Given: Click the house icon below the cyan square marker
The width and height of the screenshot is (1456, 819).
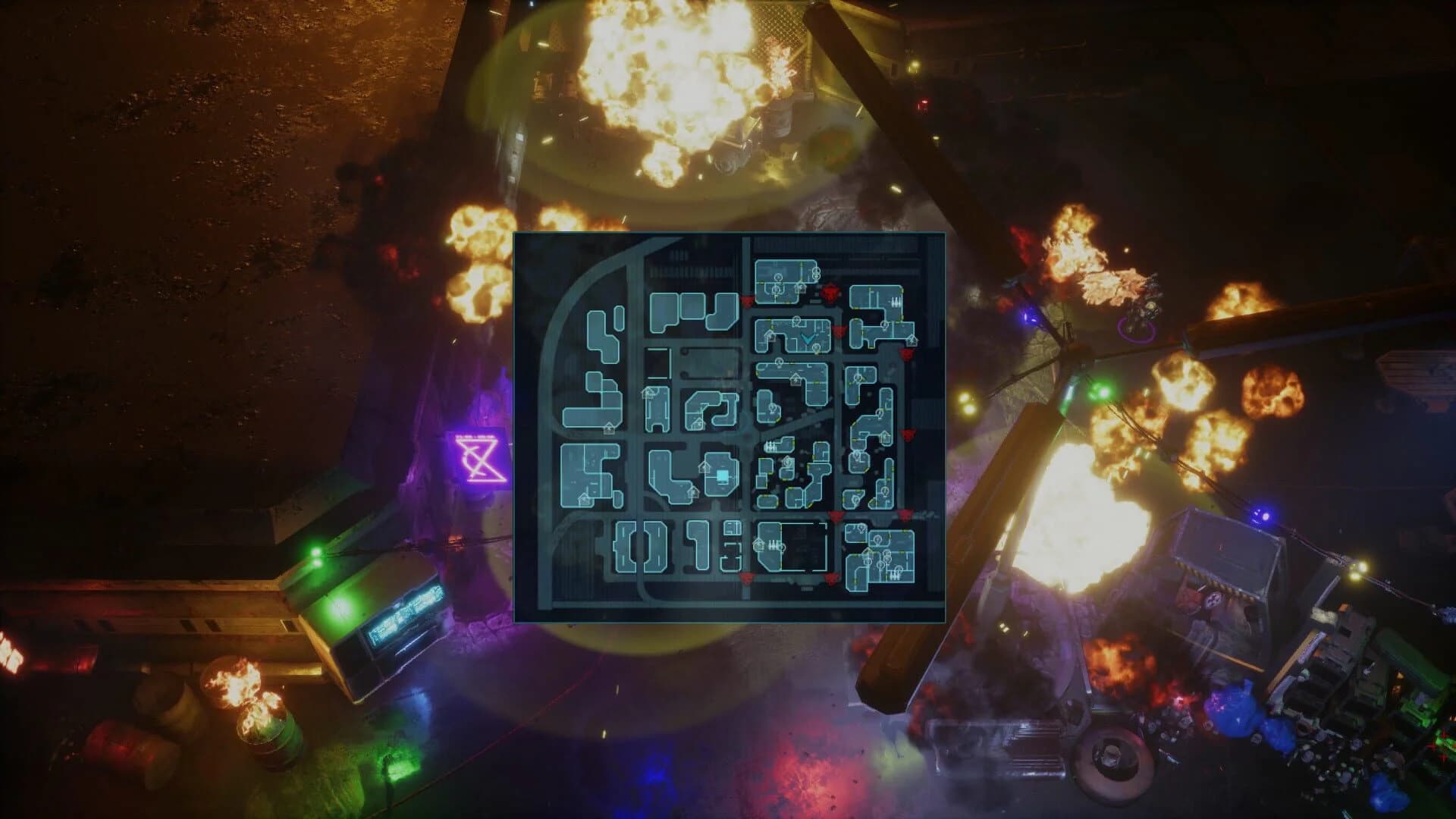Looking at the screenshot, I should (x=694, y=492).
